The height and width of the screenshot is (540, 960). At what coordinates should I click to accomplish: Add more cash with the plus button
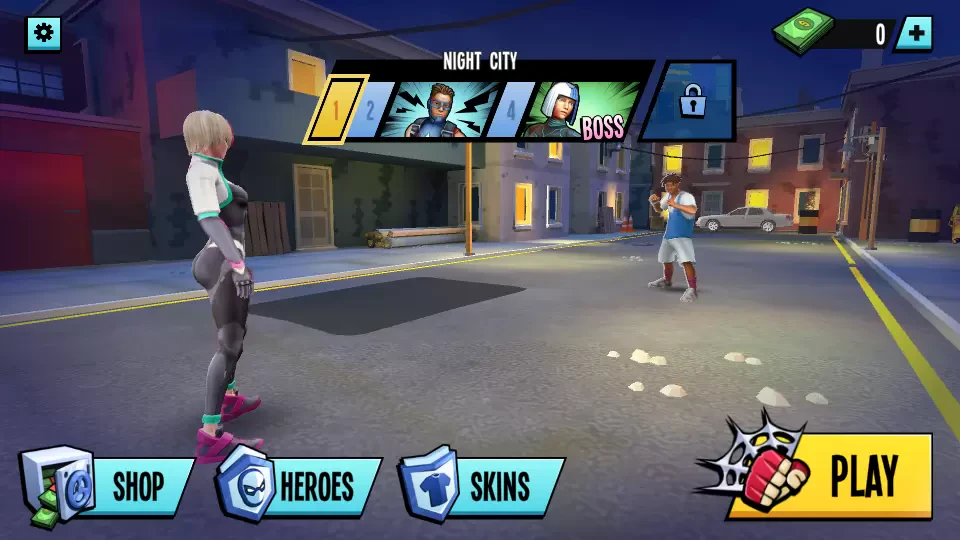914,34
